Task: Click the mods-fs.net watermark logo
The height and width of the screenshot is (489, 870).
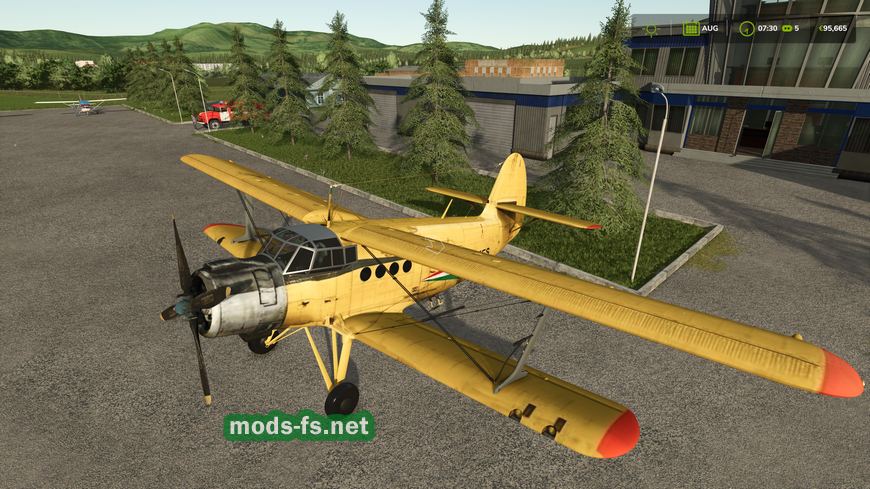Action: click(x=299, y=426)
